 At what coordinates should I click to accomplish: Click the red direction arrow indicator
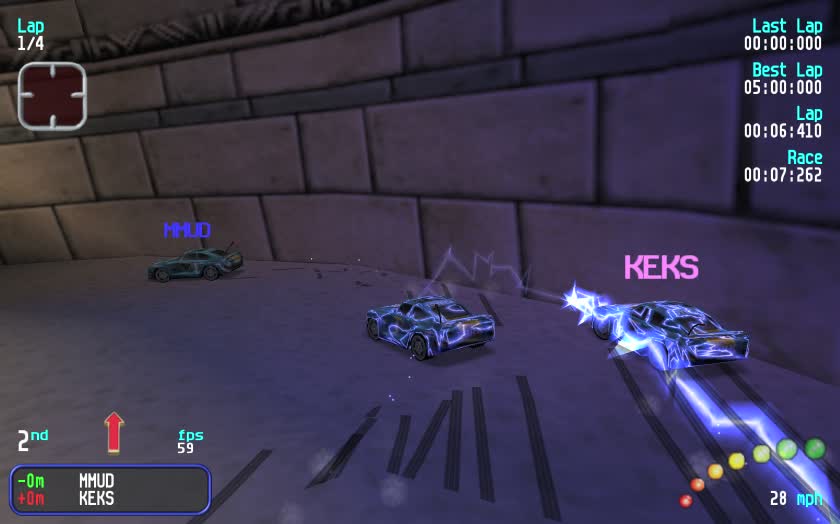coord(114,432)
